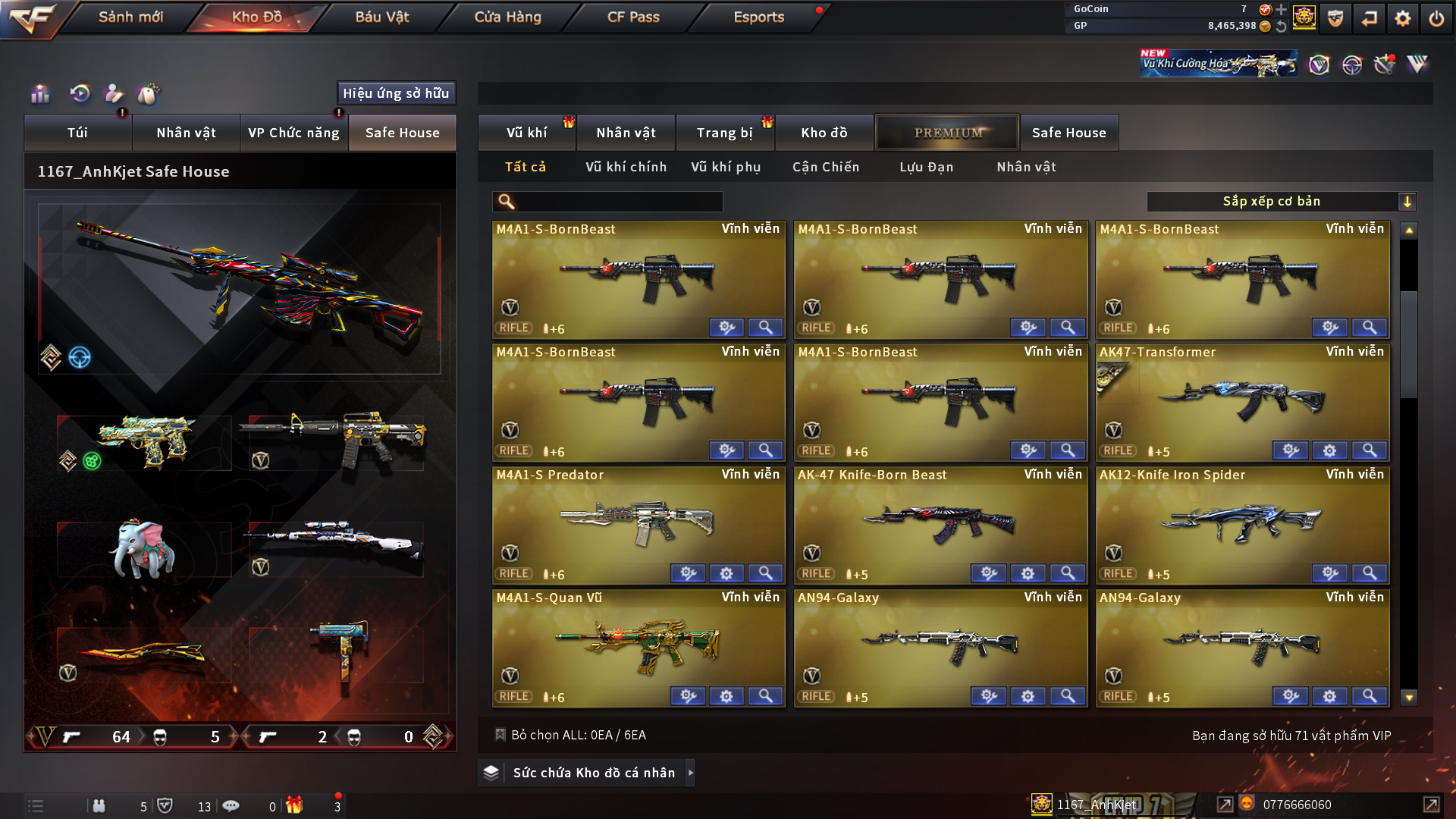This screenshot has width=1456, height=819.
Task: Switch to the Báu Vật menu
Action: point(381,17)
